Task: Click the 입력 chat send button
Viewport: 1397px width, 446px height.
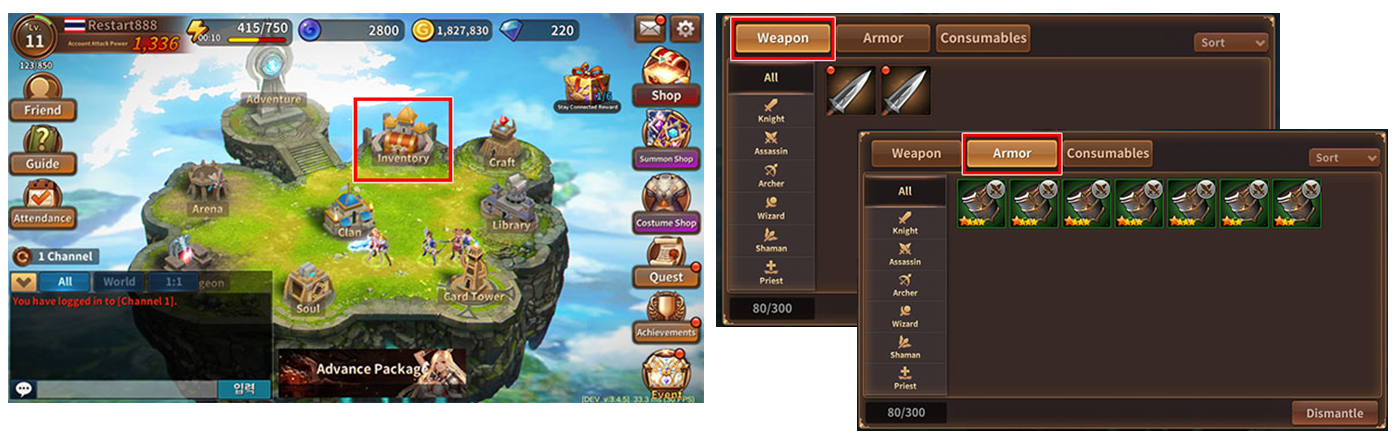Action: point(244,389)
